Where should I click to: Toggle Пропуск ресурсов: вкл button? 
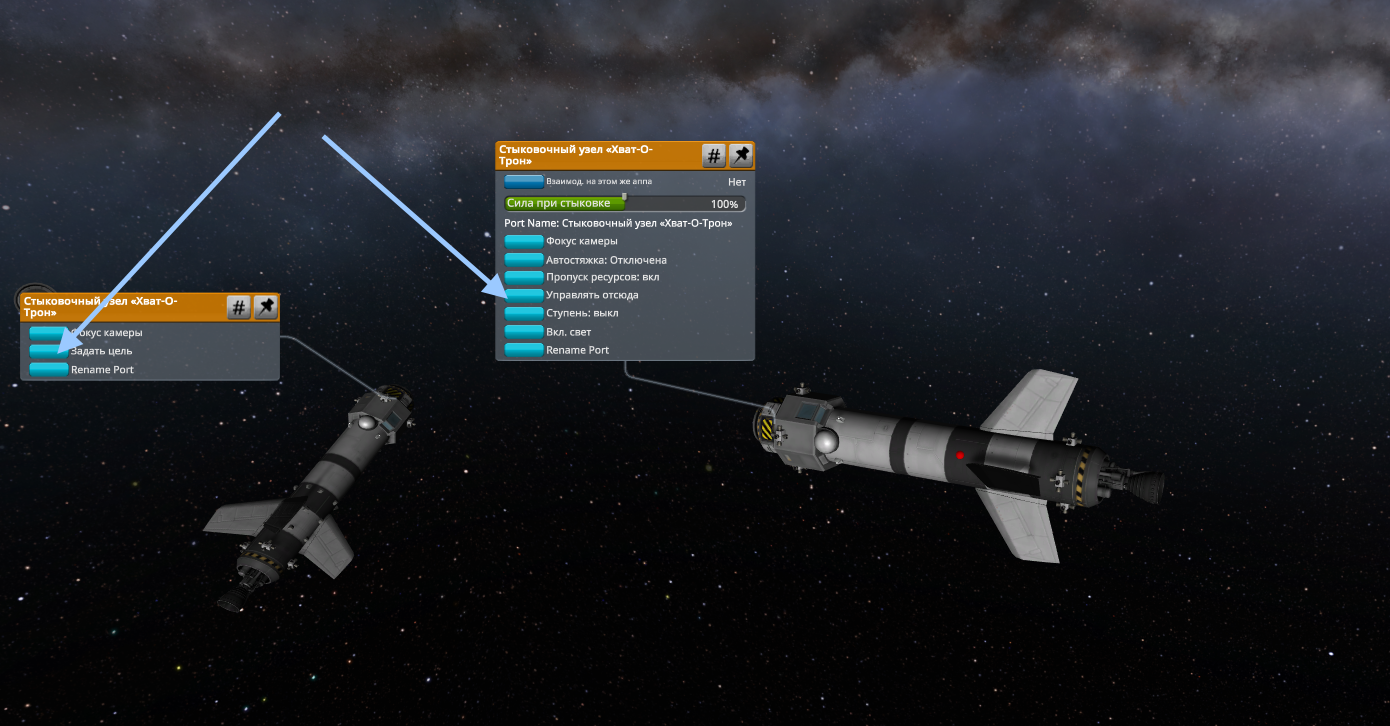click(x=524, y=277)
